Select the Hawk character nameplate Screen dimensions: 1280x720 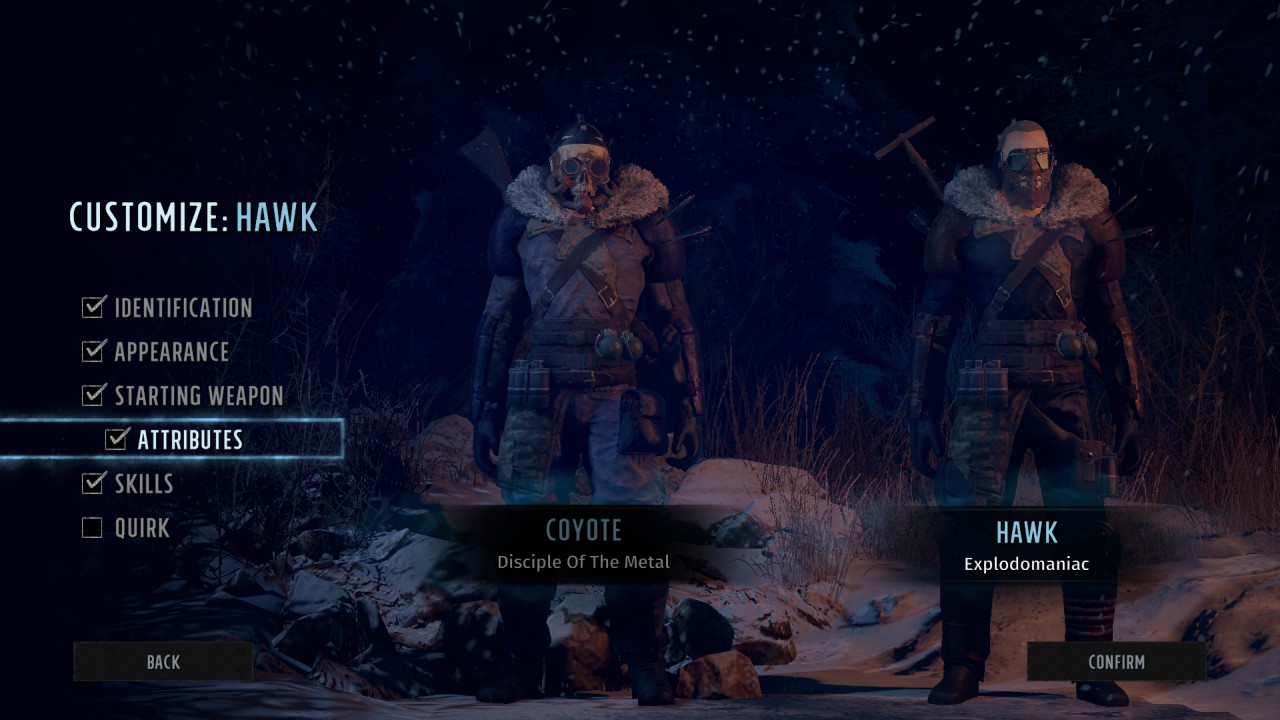[x=1026, y=545]
